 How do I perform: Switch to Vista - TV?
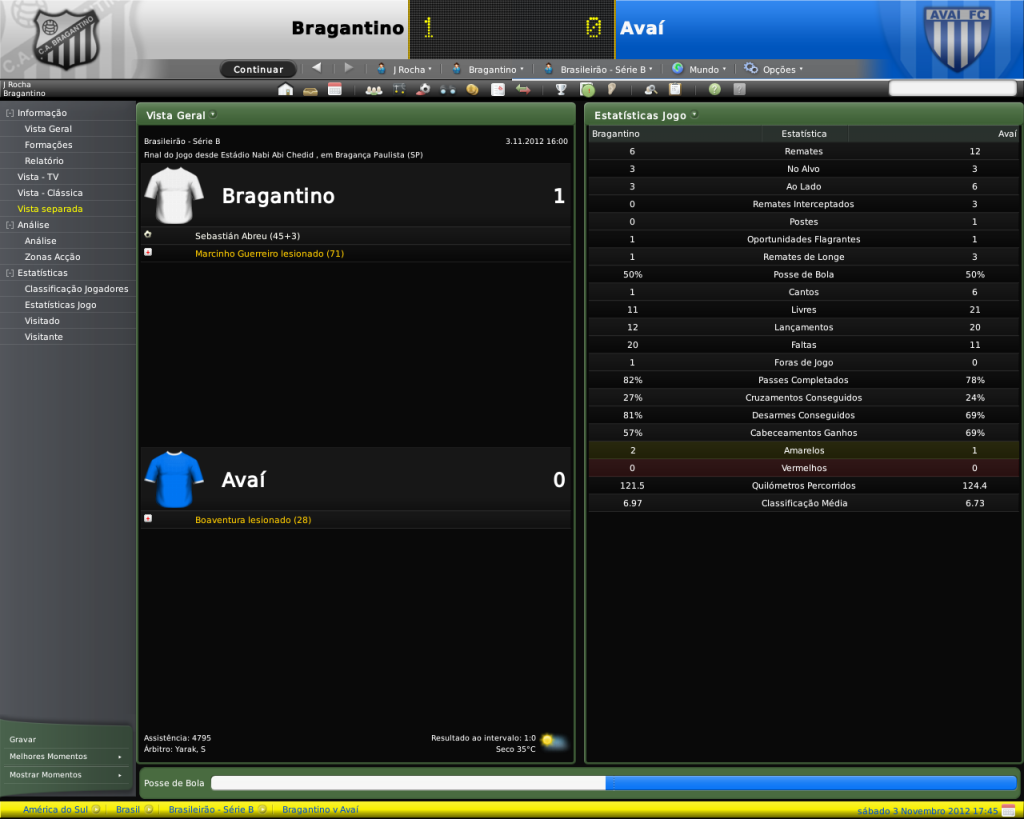pos(38,177)
